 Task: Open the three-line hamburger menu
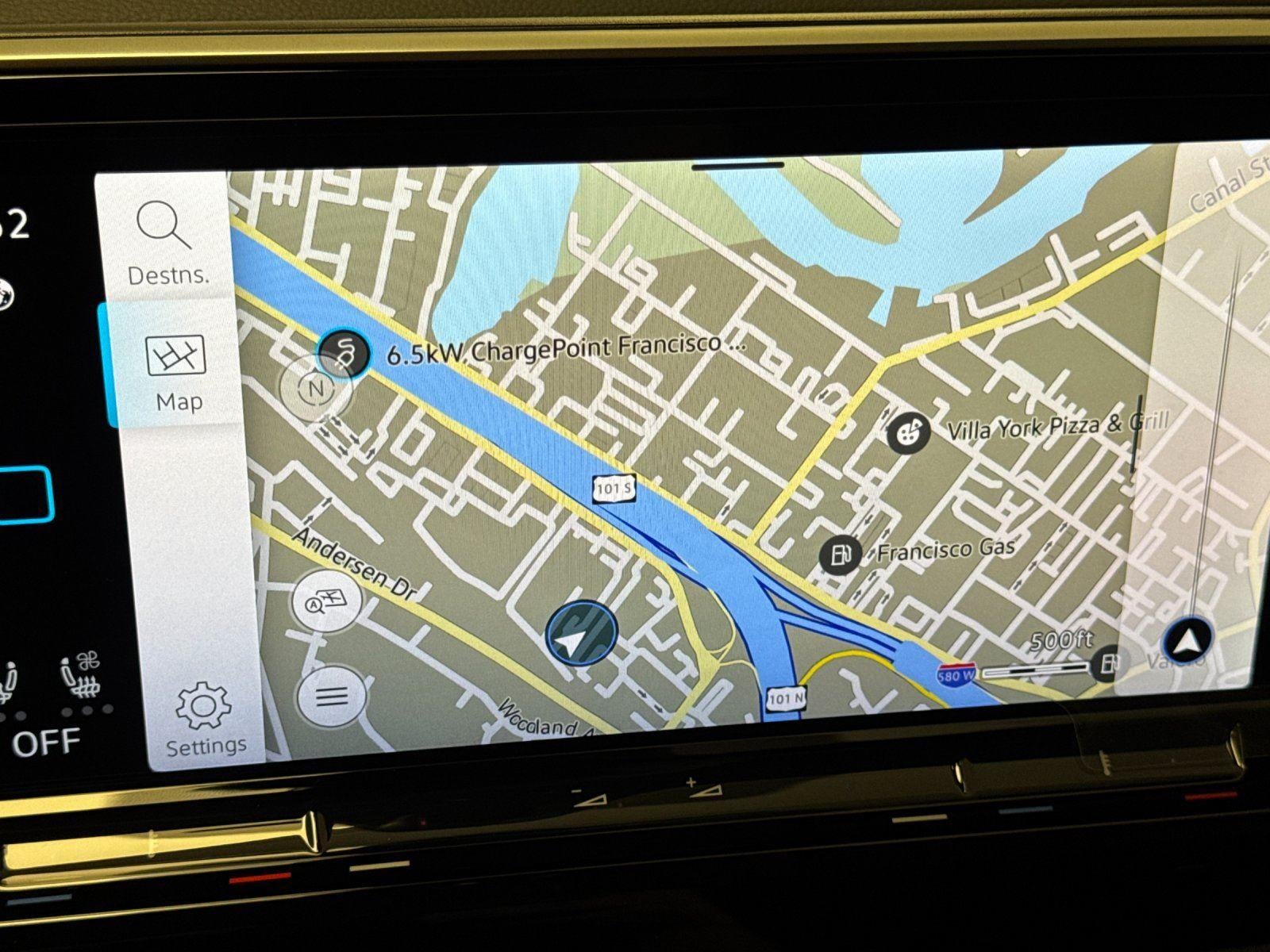[x=332, y=697]
